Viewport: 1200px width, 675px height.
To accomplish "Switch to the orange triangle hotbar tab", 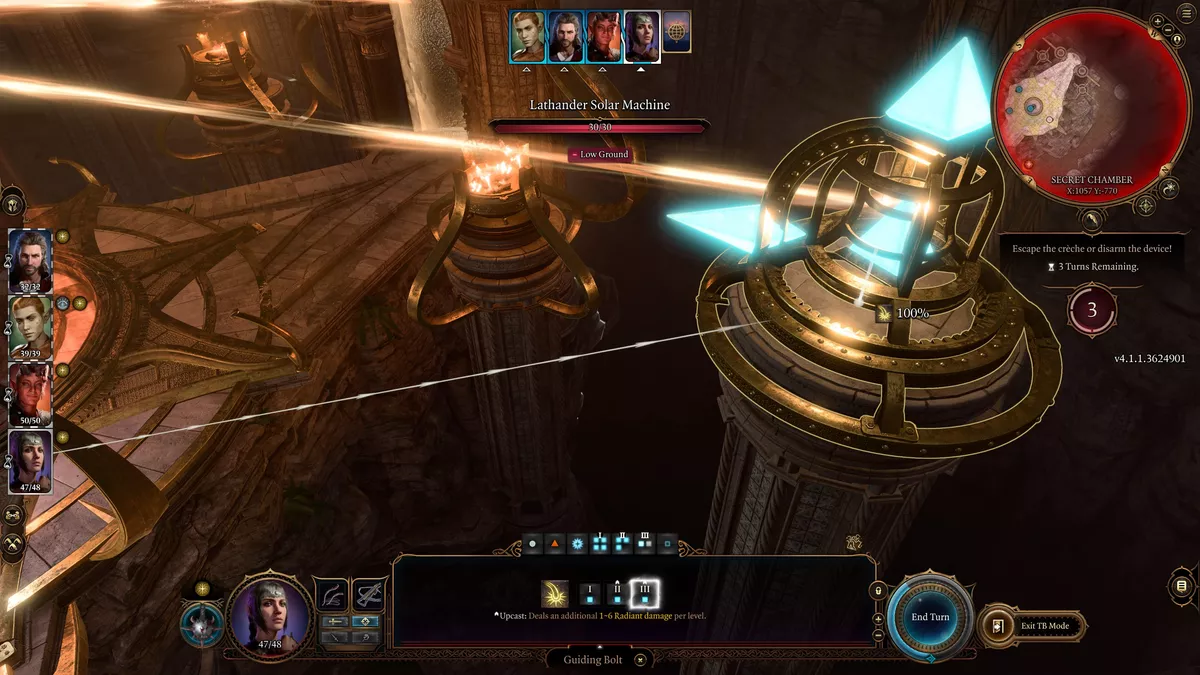I will coord(554,545).
